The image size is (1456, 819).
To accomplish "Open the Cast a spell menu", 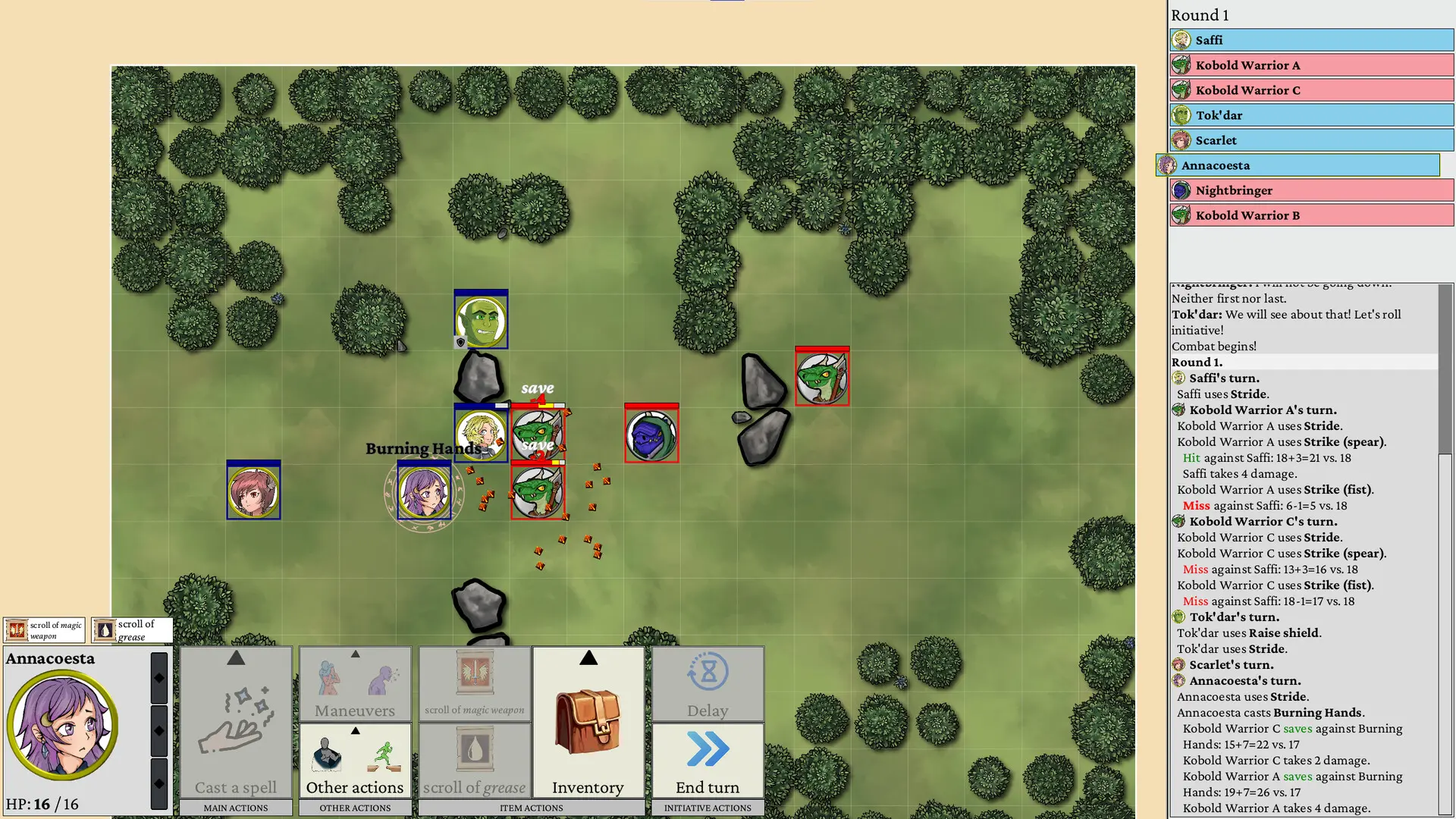I will (x=236, y=722).
